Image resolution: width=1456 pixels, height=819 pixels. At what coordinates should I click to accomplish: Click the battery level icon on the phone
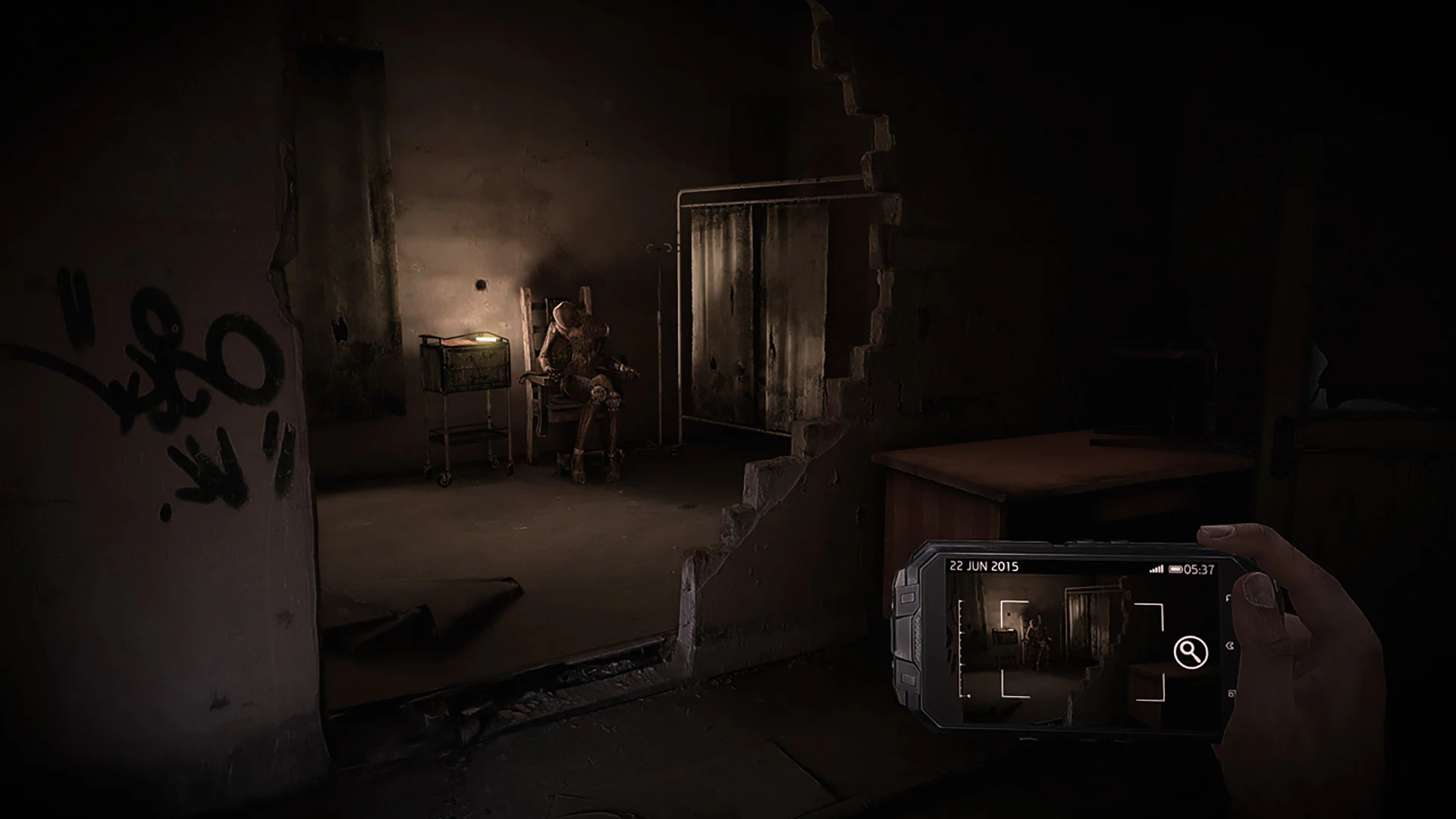(x=1175, y=569)
